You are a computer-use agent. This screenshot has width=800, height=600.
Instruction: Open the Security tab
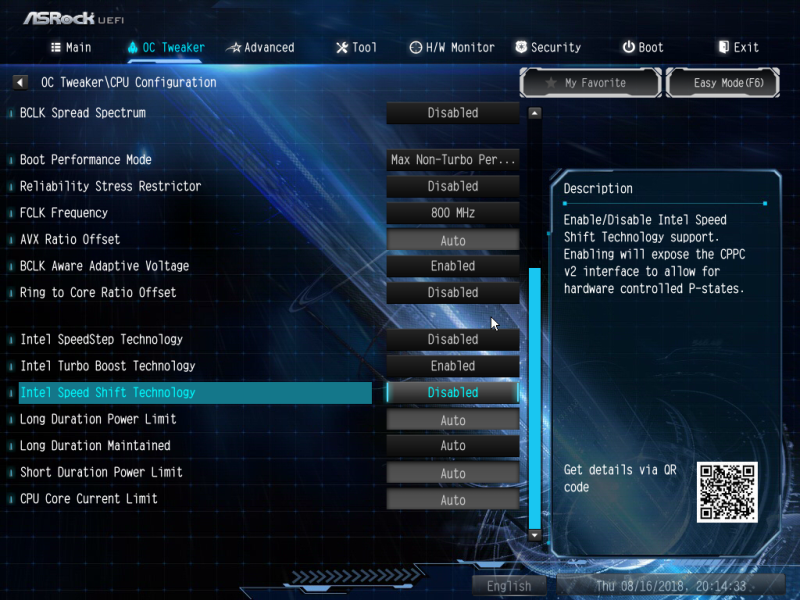[548, 47]
